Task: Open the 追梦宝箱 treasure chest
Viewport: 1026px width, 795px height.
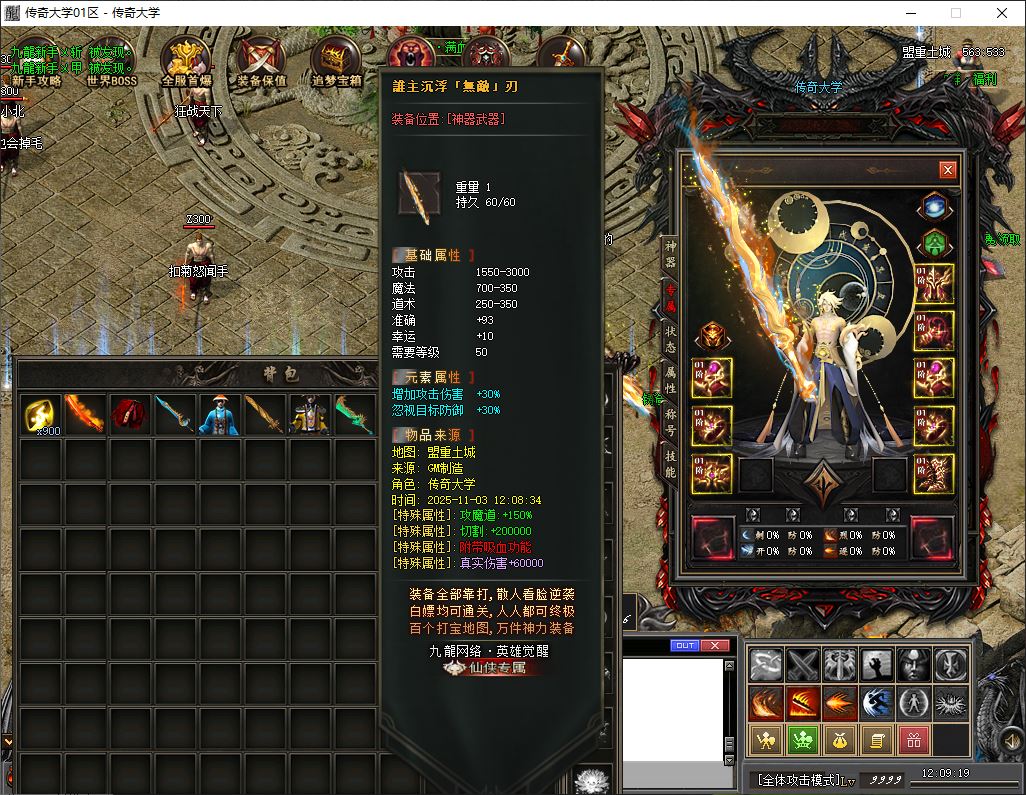Action: 336,62
